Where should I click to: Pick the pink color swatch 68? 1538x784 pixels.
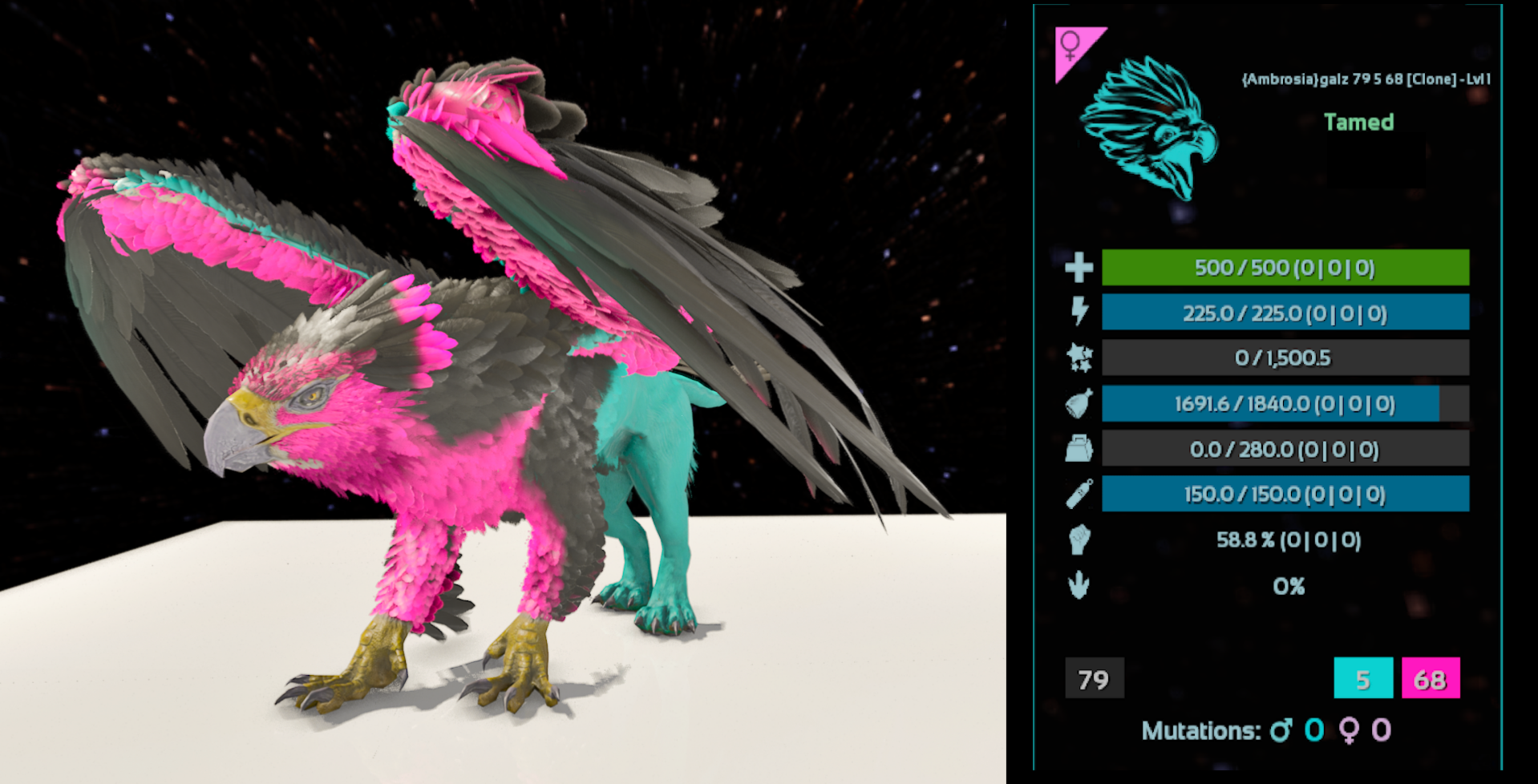pos(1431,679)
